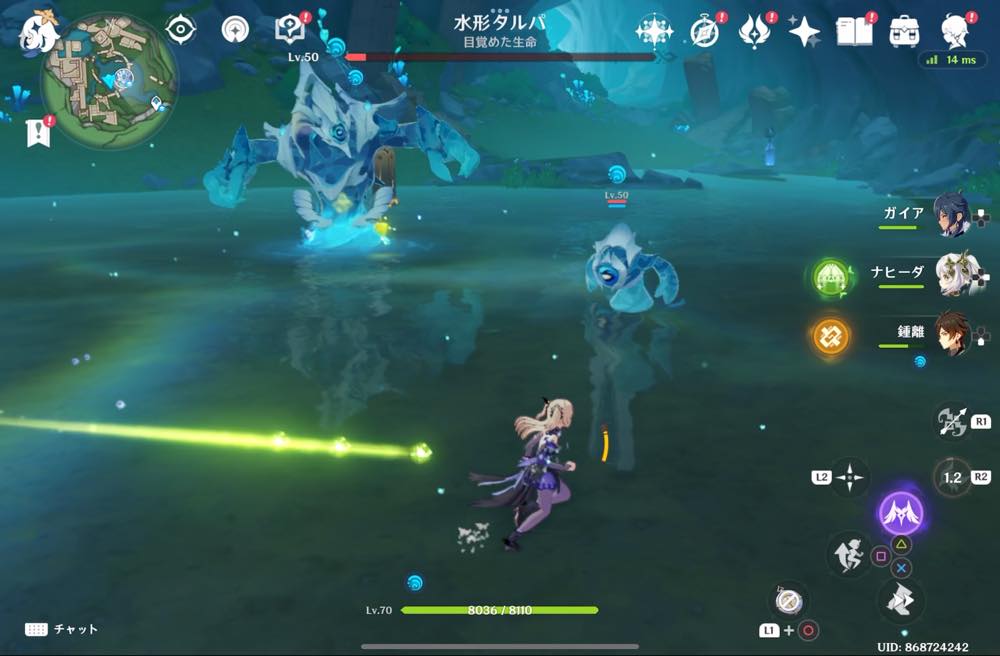The image size is (1000, 656).
Task: Open the inventory backpack
Action: [905, 31]
